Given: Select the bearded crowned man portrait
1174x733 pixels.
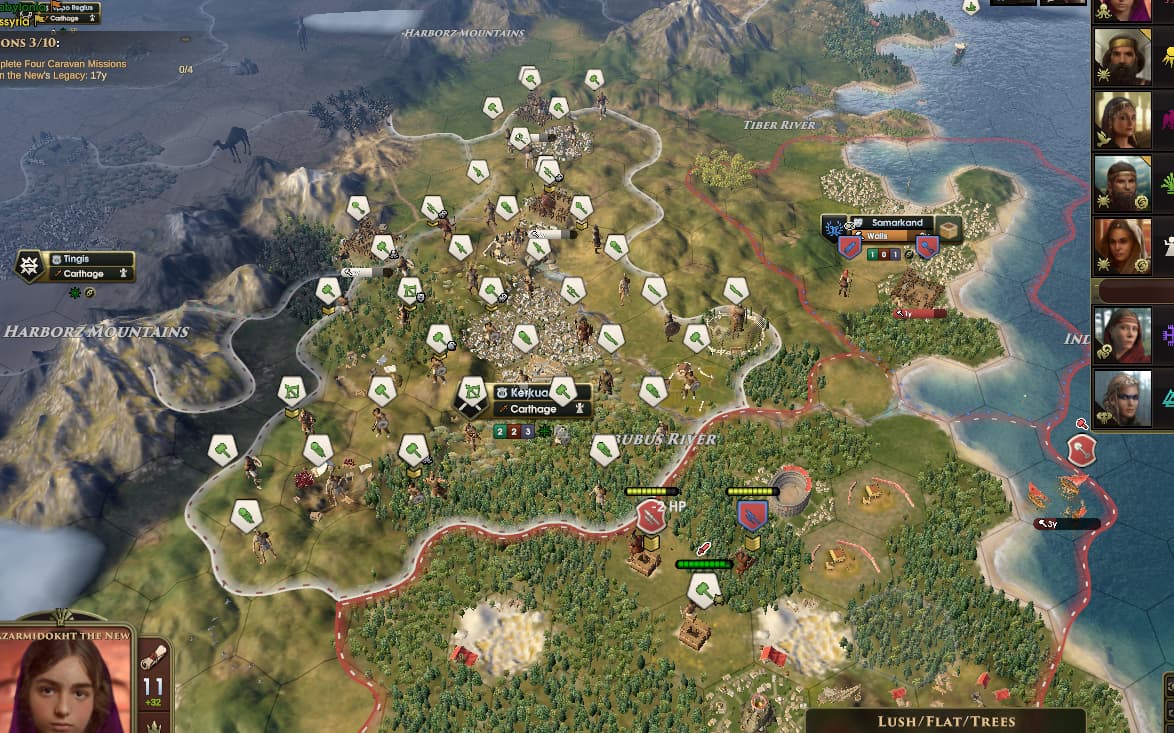Looking at the screenshot, I should 1122,58.
